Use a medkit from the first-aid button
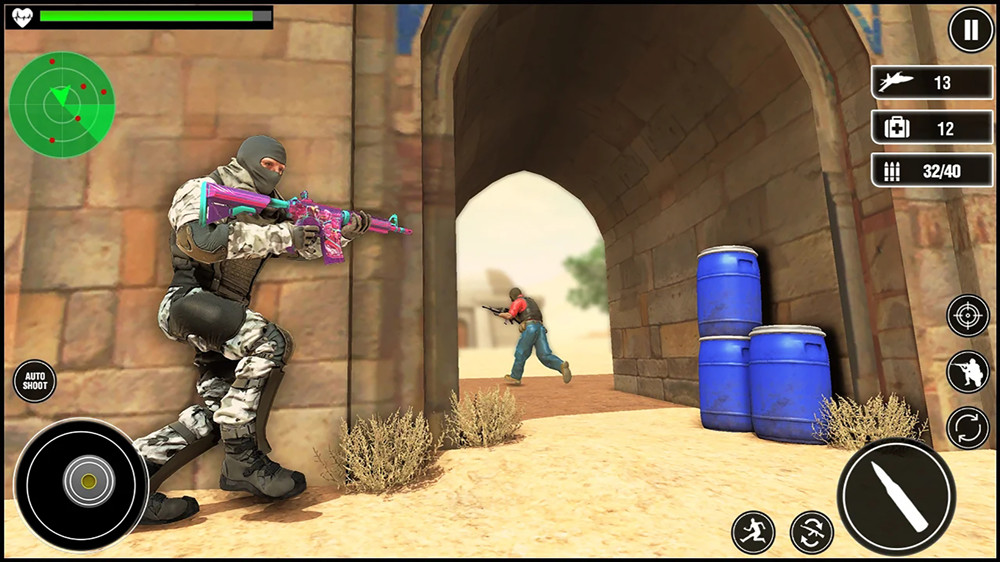1000x562 pixels. [931, 128]
